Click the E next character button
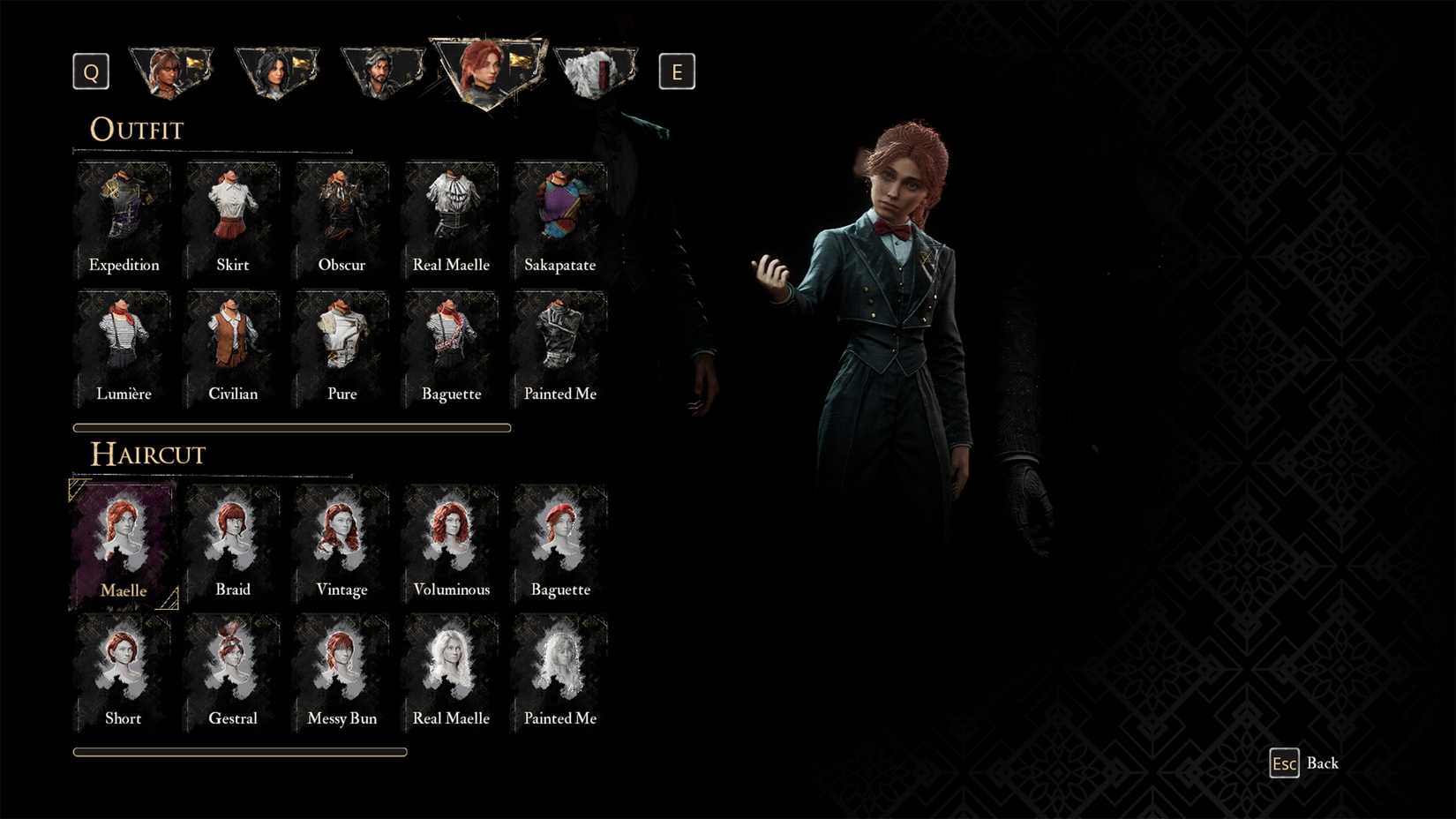1456x819 pixels. pyautogui.click(x=677, y=71)
